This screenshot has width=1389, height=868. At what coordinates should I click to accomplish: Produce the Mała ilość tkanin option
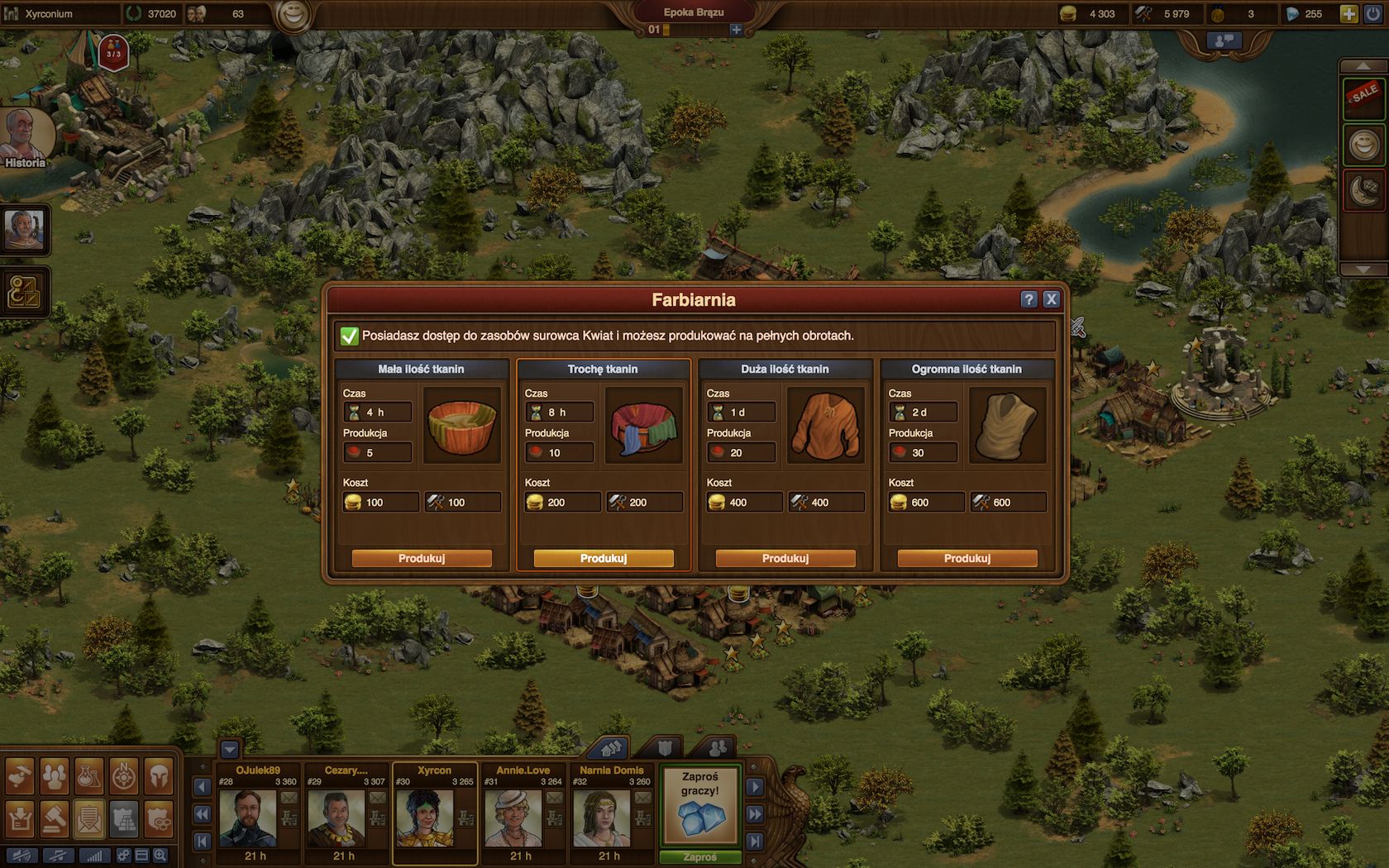point(422,559)
